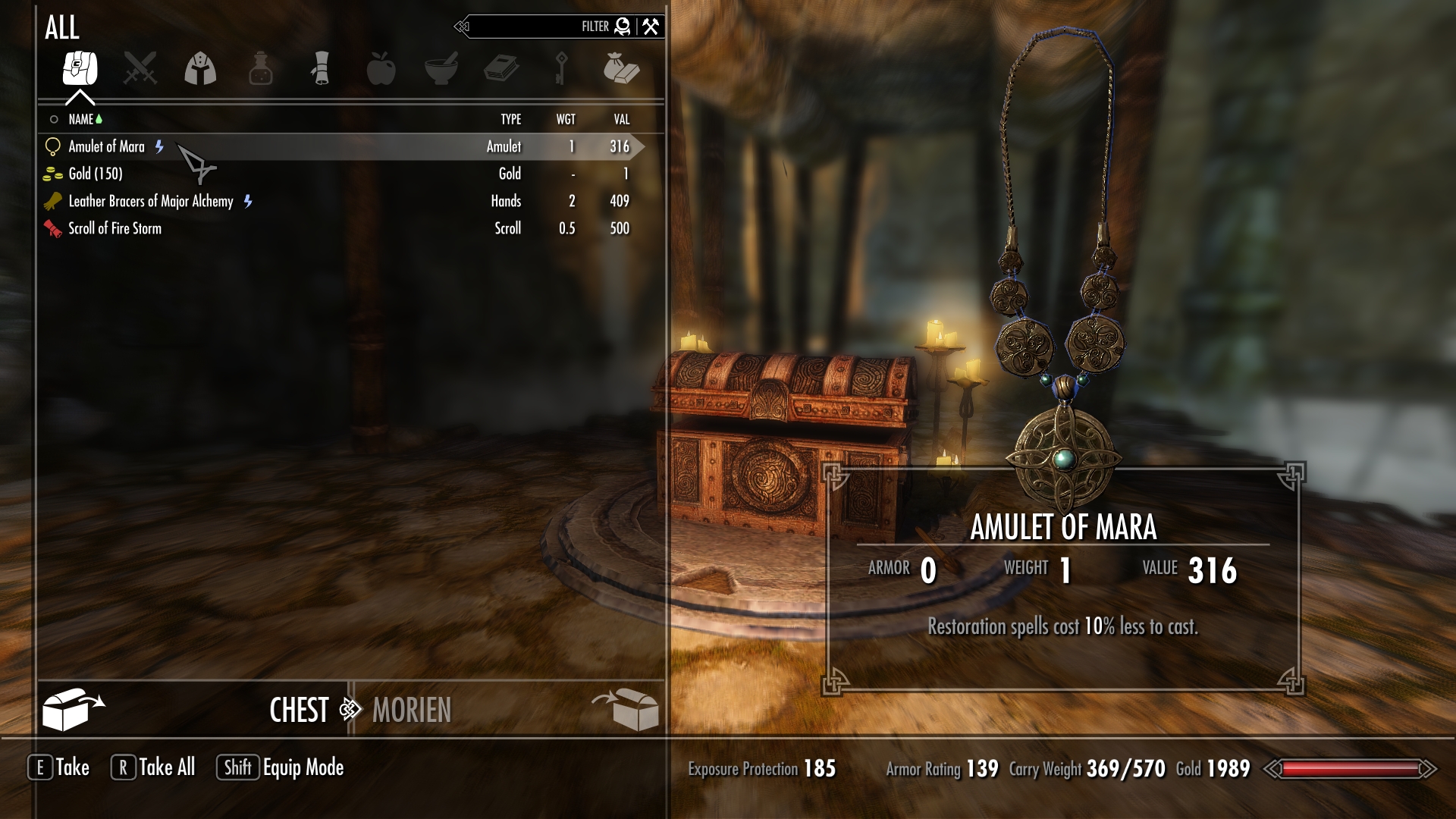Switch to the scrolls category tab
Viewport: 1456px width, 819px height.
[x=321, y=68]
